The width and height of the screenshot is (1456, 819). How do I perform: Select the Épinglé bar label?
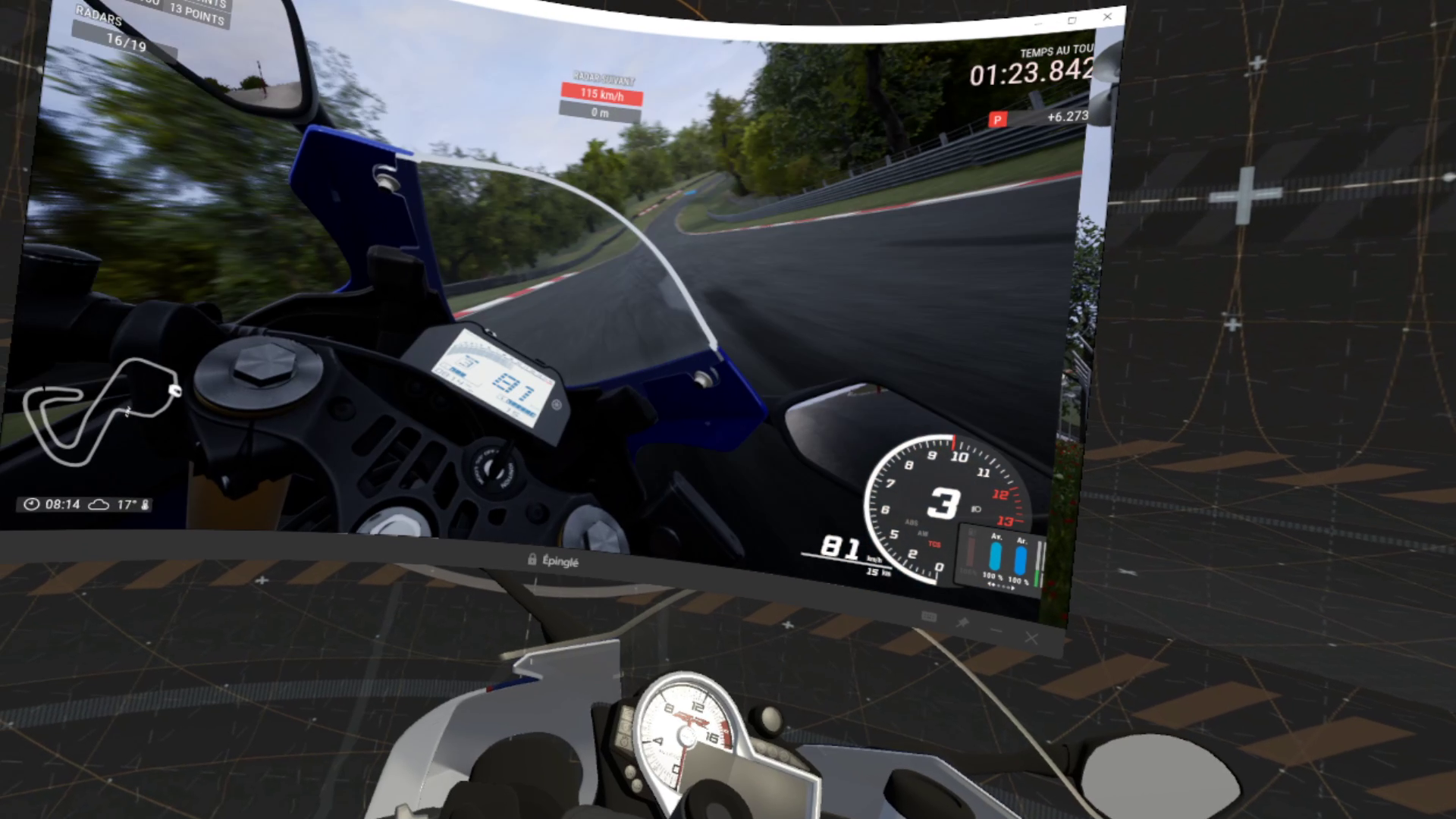(x=560, y=560)
